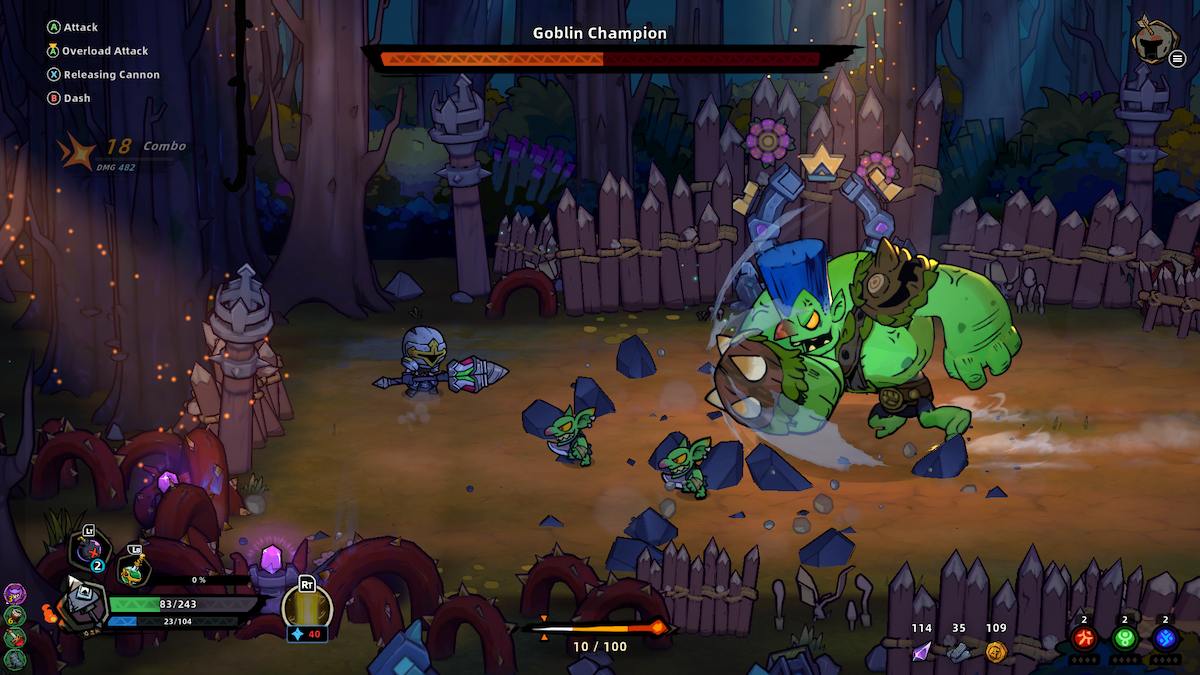Click the purple crystal currency icon
This screenshot has height=675, width=1200.
pyautogui.click(x=921, y=651)
